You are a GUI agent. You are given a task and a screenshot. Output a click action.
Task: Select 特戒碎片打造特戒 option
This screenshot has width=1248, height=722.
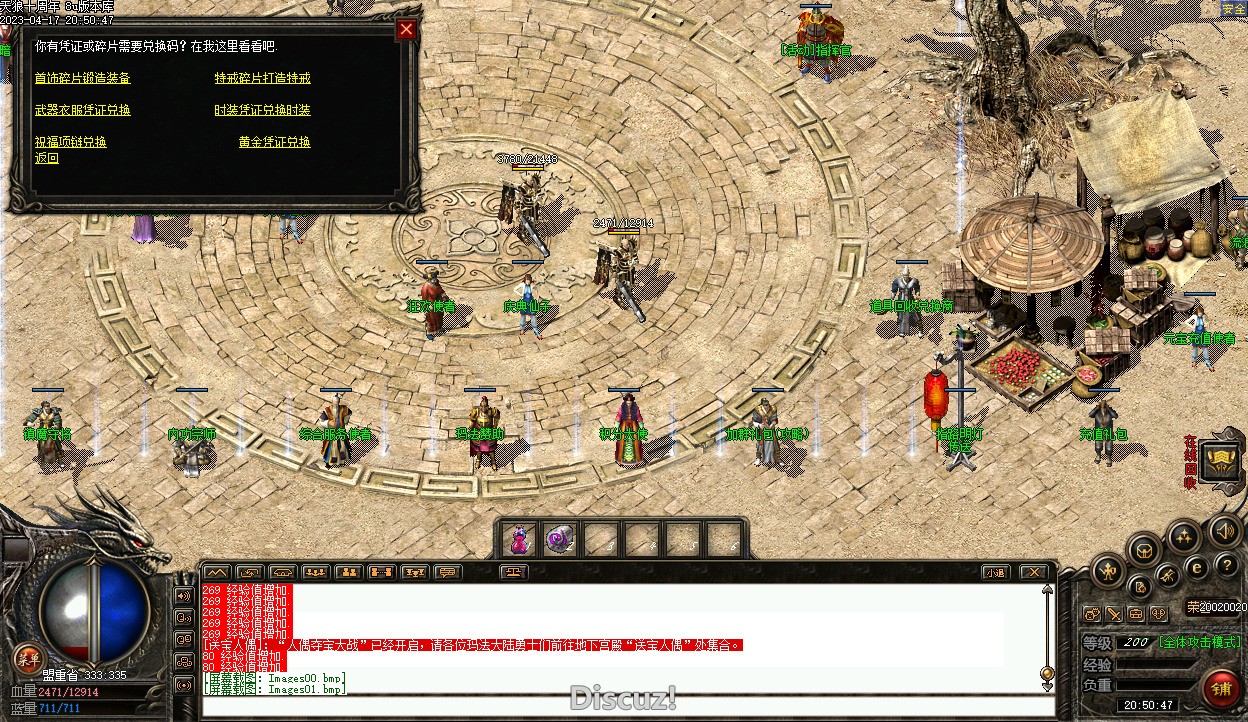click(x=262, y=78)
